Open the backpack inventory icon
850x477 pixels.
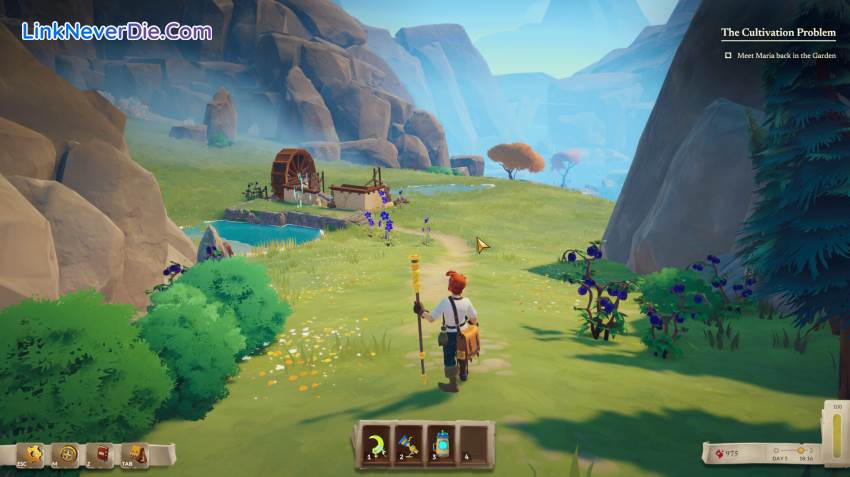point(134,455)
